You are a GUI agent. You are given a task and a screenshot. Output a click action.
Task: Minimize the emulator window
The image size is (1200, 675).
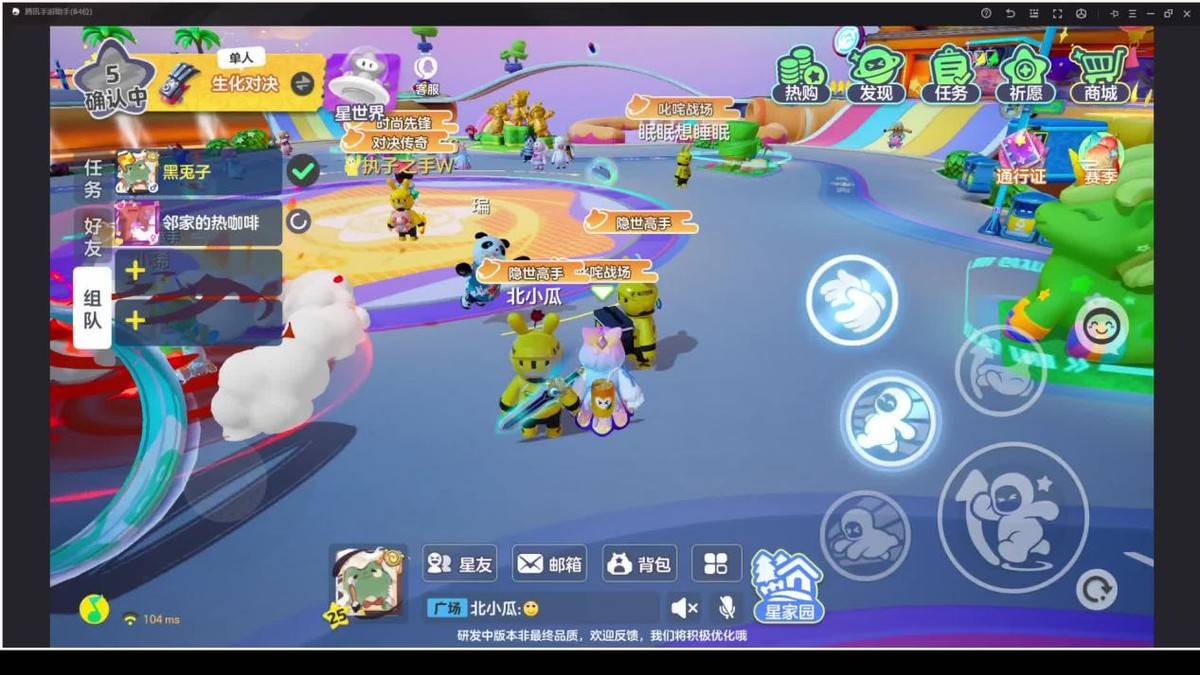pos(1150,13)
